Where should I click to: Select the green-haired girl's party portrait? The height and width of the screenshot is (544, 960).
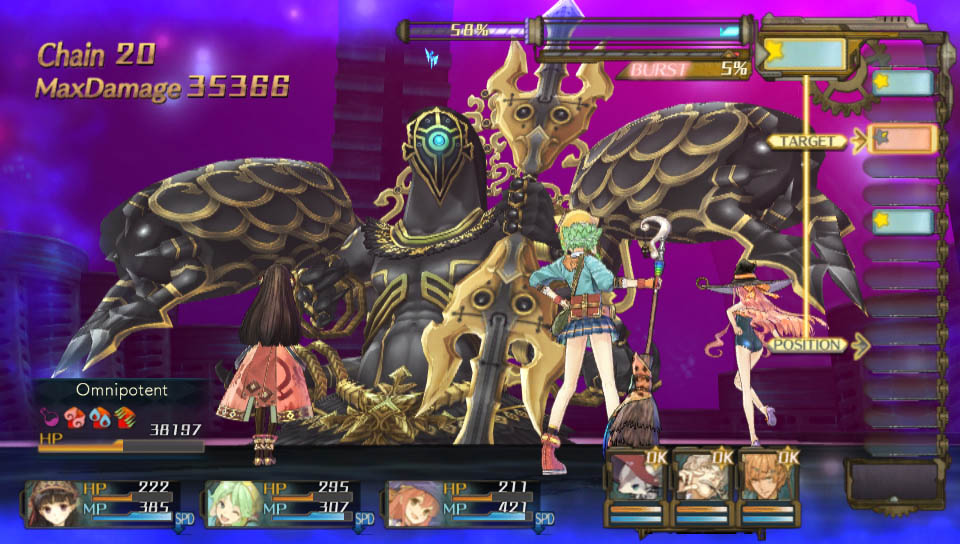tap(231, 503)
